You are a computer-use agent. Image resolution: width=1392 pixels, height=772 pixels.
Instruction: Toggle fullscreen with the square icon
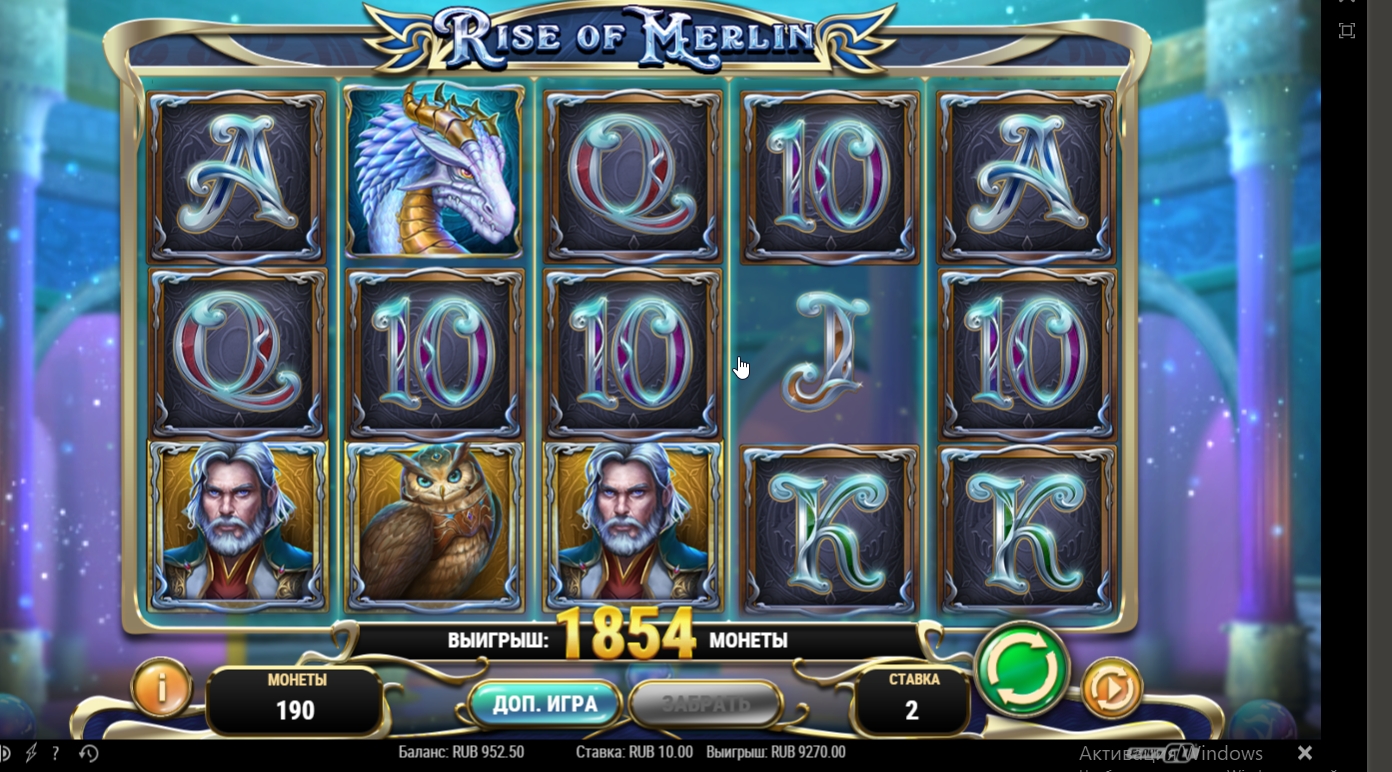[x=1347, y=31]
